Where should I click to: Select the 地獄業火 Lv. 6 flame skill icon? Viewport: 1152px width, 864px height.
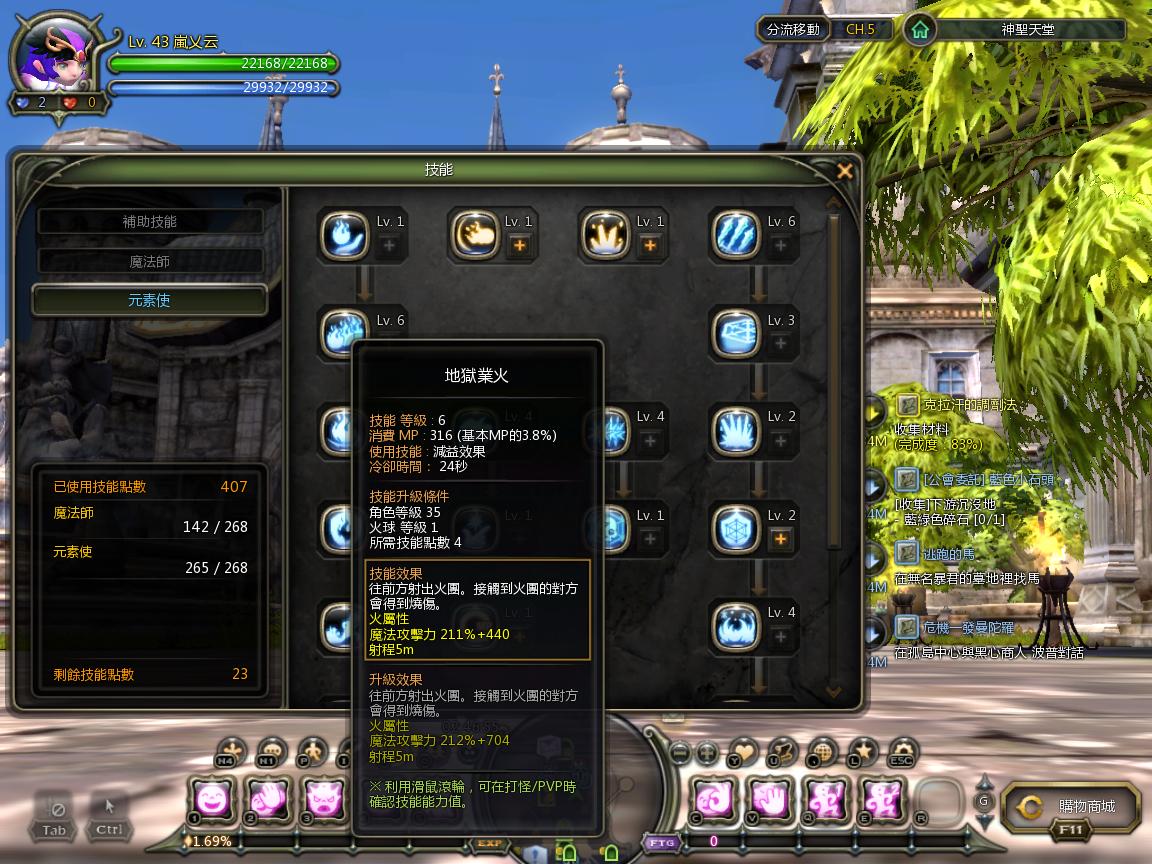tap(344, 334)
